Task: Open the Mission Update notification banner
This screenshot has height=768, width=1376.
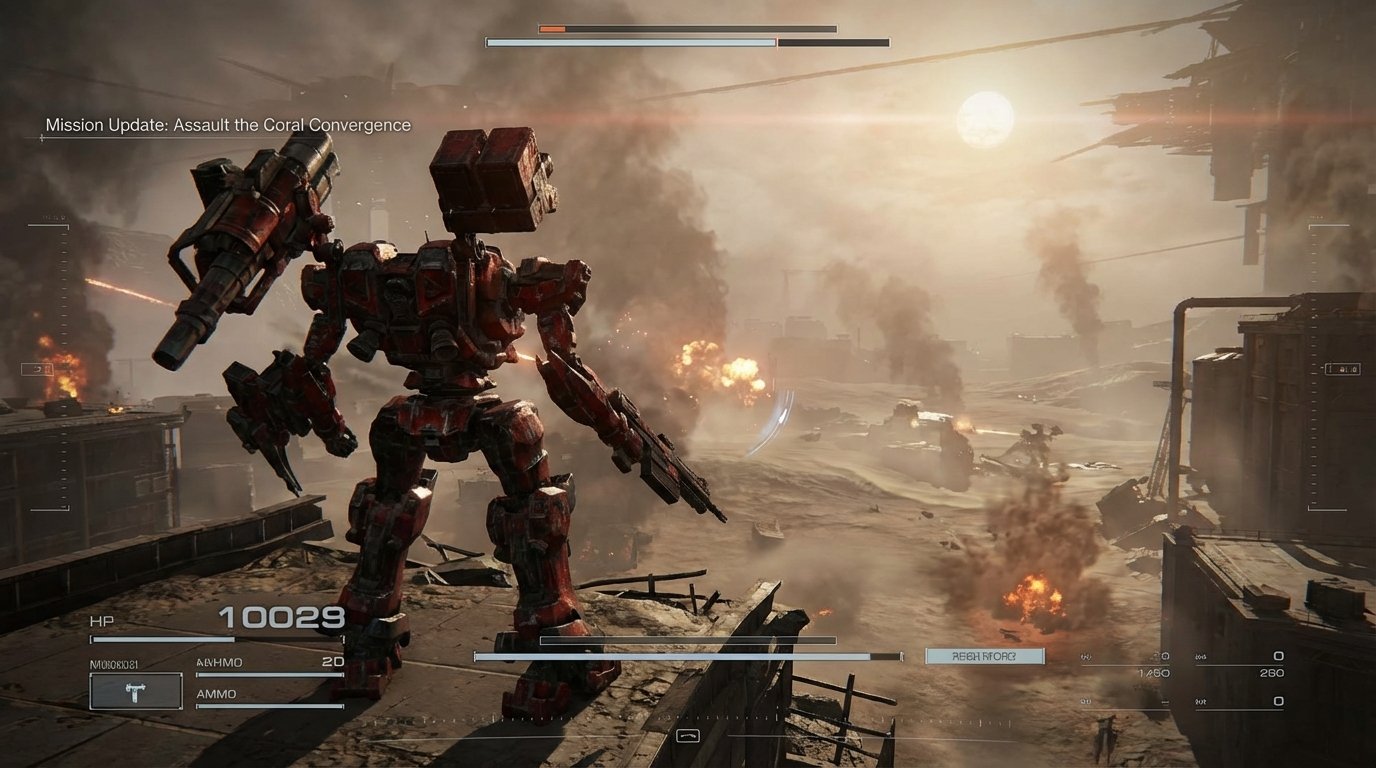Action: coord(226,124)
